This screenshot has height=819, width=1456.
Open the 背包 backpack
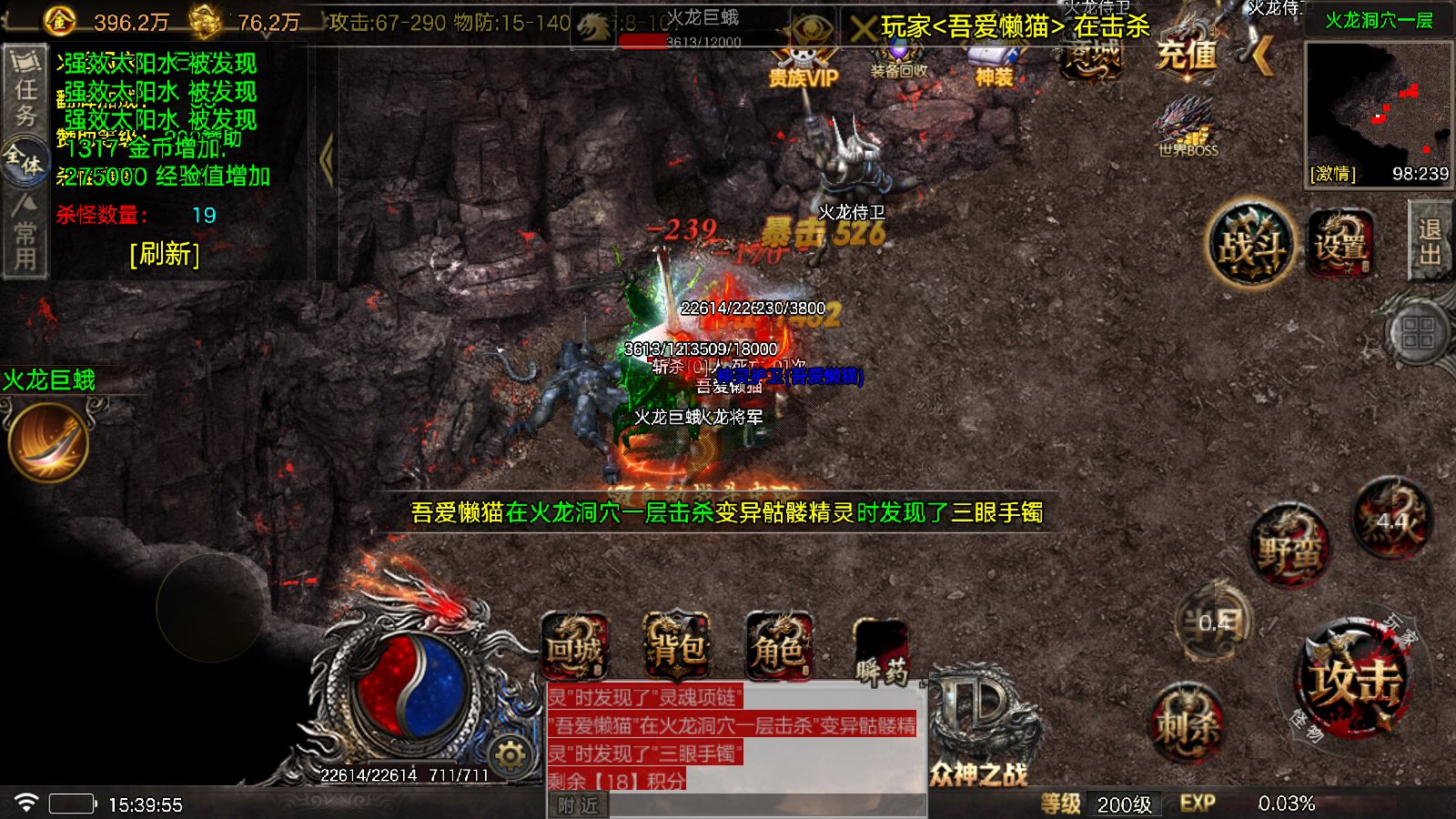click(677, 648)
